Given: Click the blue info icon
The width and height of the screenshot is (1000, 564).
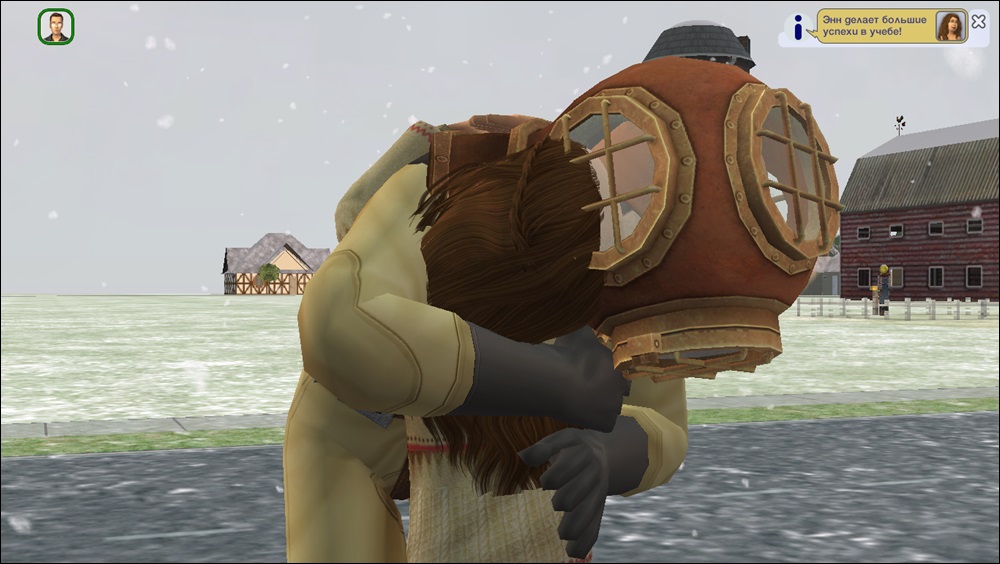Looking at the screenshot, I should (798, 28).
